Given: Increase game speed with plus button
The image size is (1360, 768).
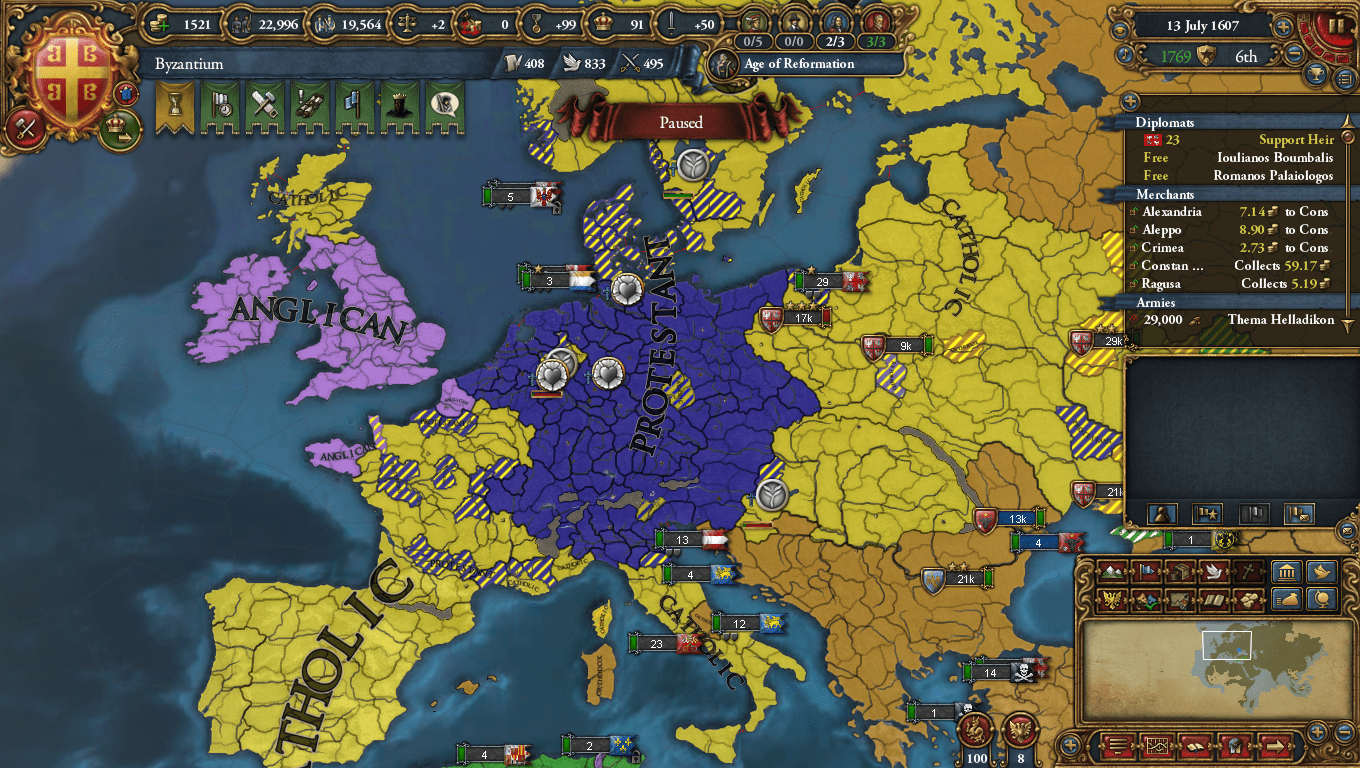Looking at the screenshot, I should (1284, 25).
